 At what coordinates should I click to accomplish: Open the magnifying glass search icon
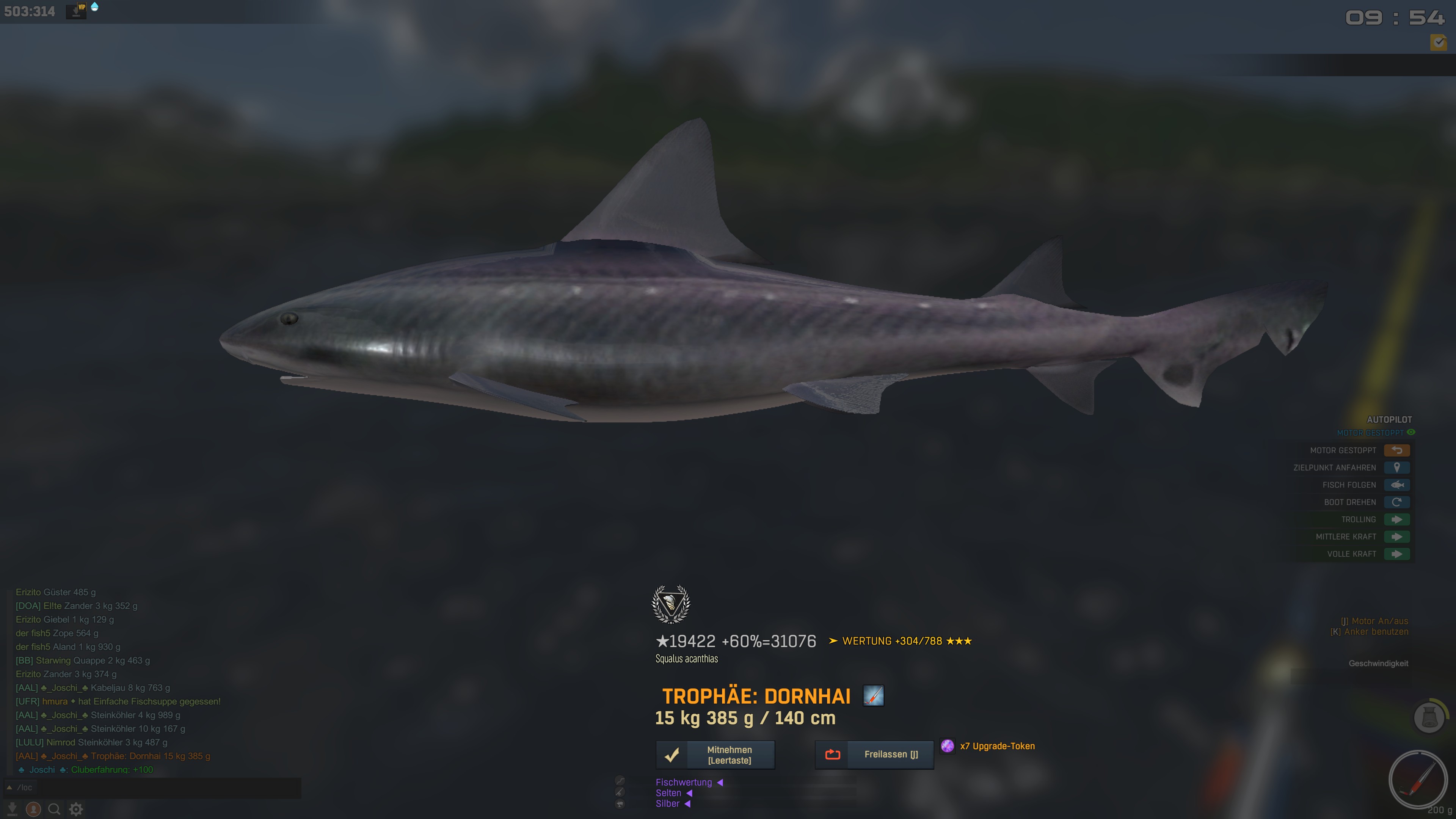click(54, 810)
